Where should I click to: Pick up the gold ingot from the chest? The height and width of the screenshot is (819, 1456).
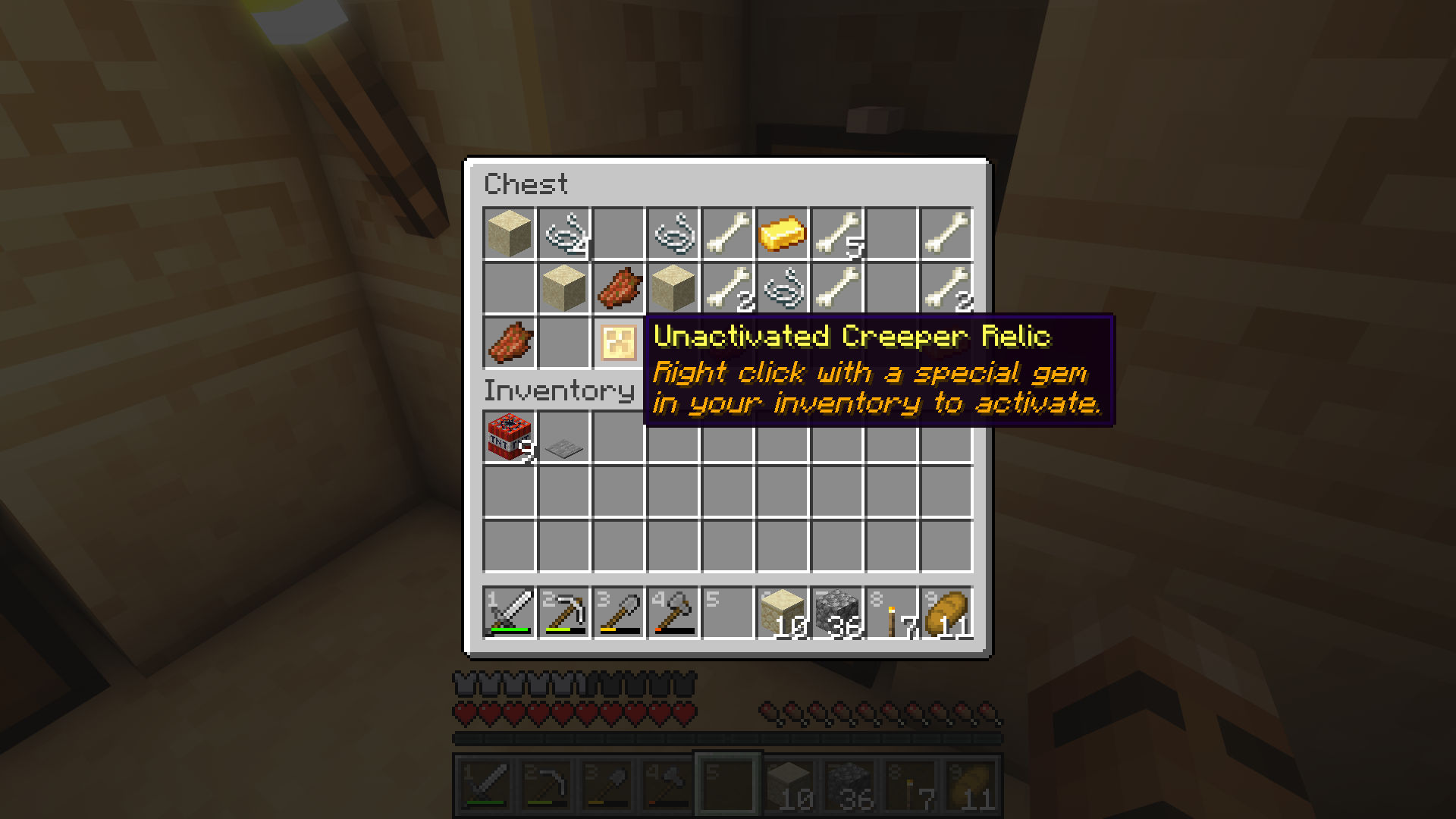pos(782,234)
